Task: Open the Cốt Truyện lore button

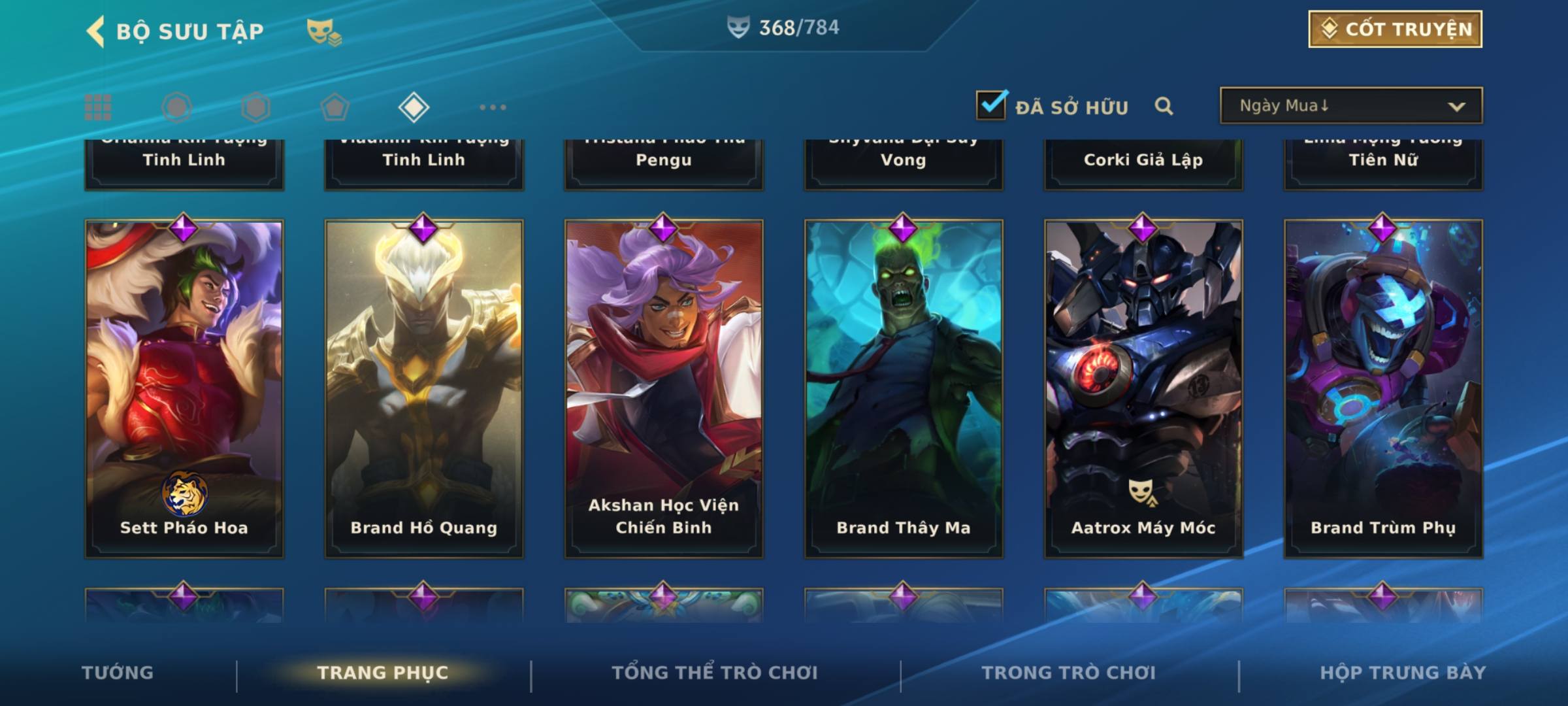Action: pos(1395,29)
